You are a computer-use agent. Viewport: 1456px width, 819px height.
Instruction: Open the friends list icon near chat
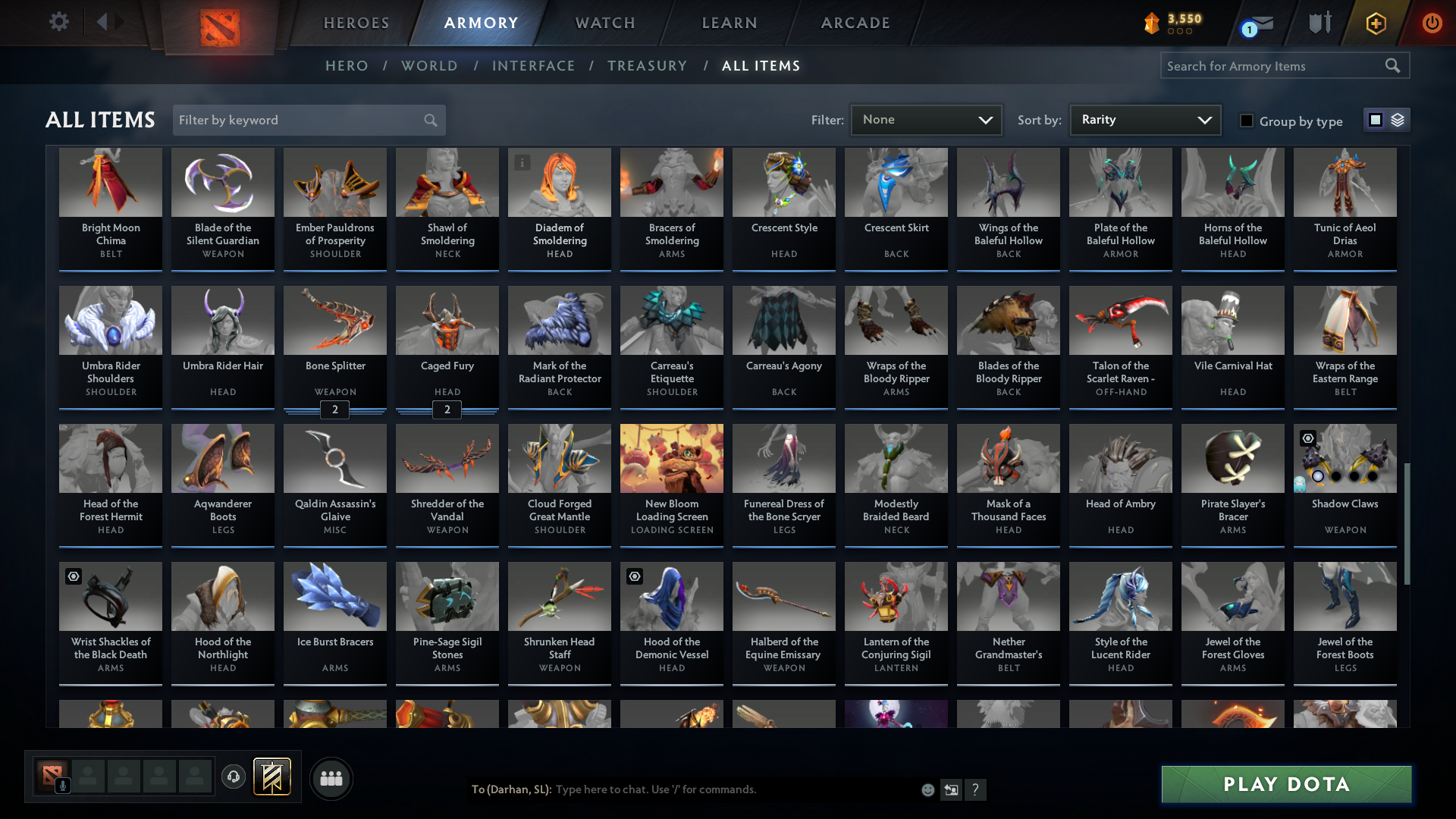coord(331,778)
